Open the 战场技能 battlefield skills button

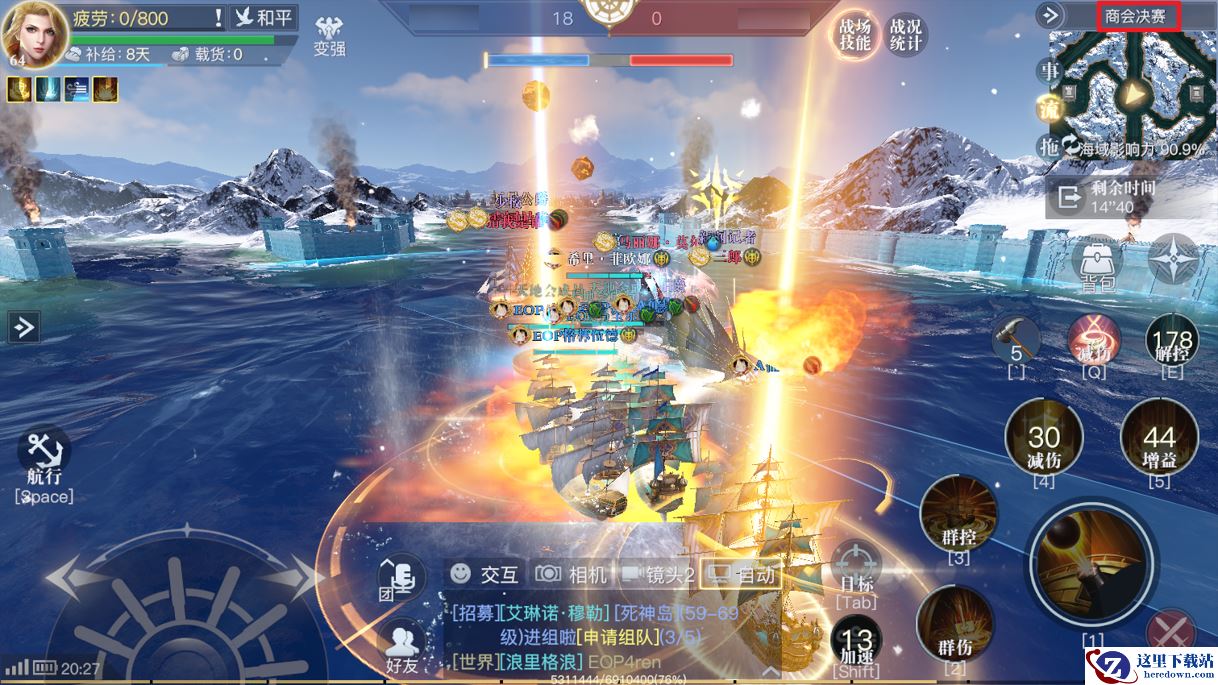pos(855,35)
